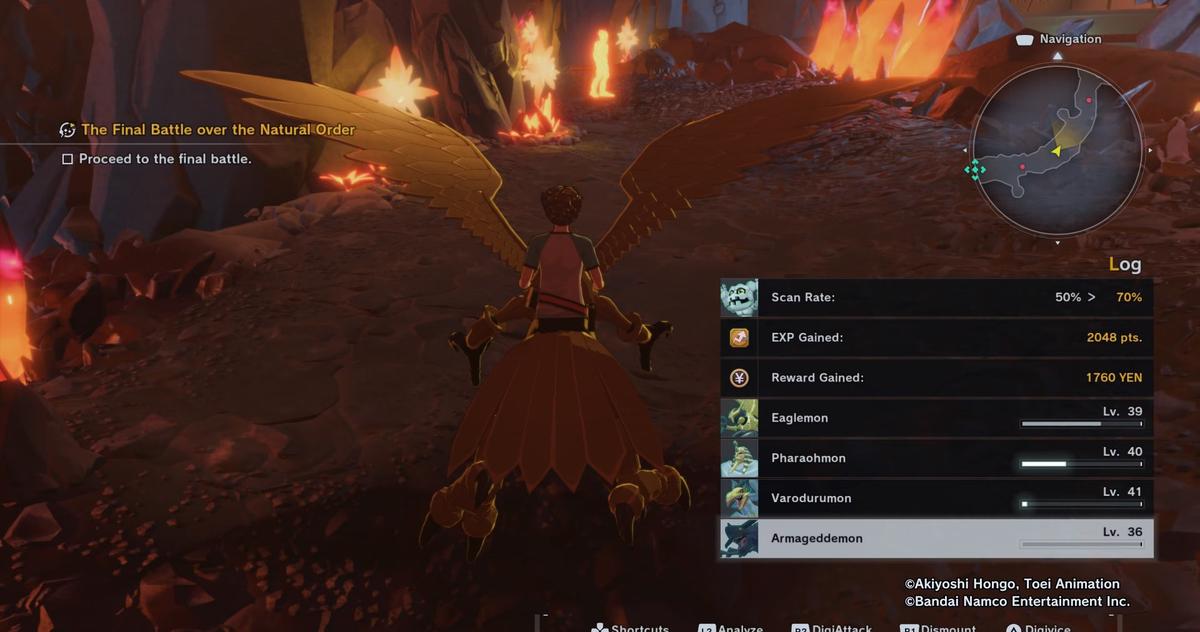Toggle the Proceed to final battle objective checkbox
Image resolution: width=1200 pixels, height=632 pixels.
(x=68, y=159)
